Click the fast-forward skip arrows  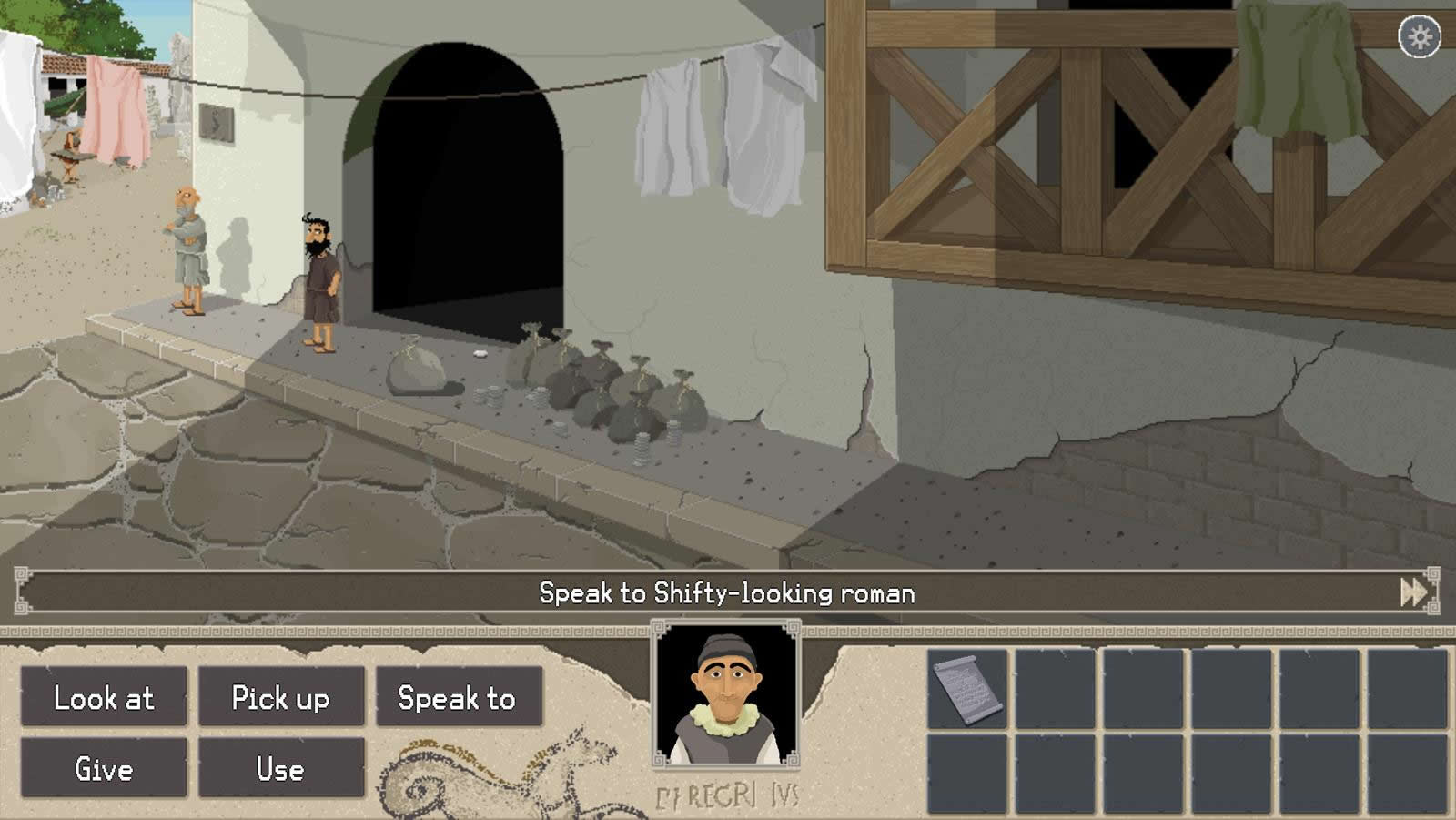pos(1413,592)
